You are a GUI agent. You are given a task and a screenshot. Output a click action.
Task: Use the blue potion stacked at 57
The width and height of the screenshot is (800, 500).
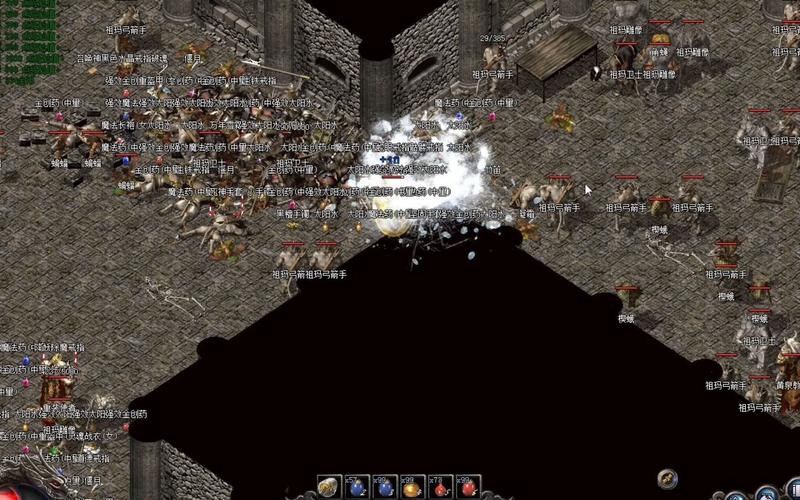coord(357,487)
